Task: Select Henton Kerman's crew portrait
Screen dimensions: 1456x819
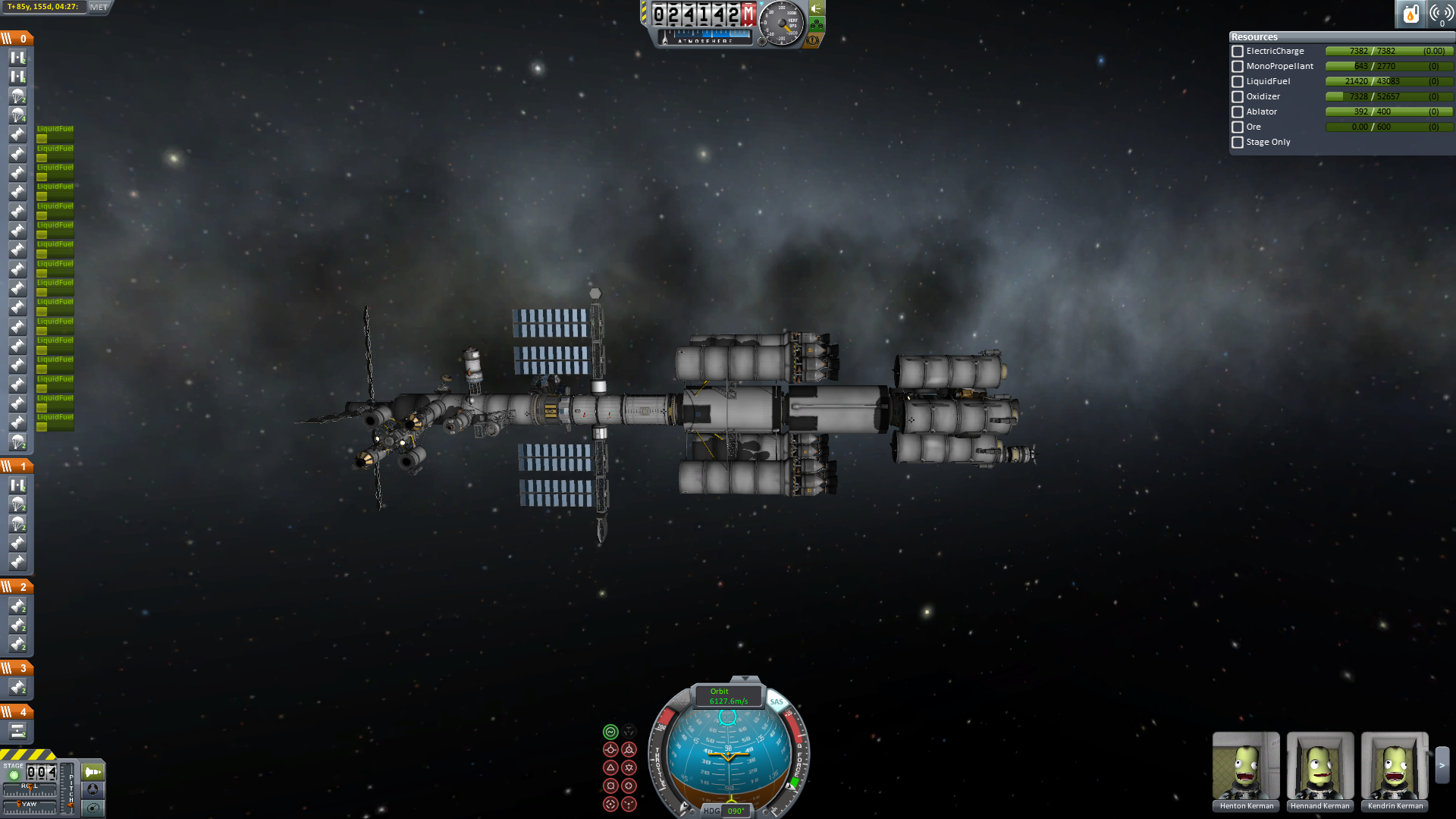Action: 1246,766
